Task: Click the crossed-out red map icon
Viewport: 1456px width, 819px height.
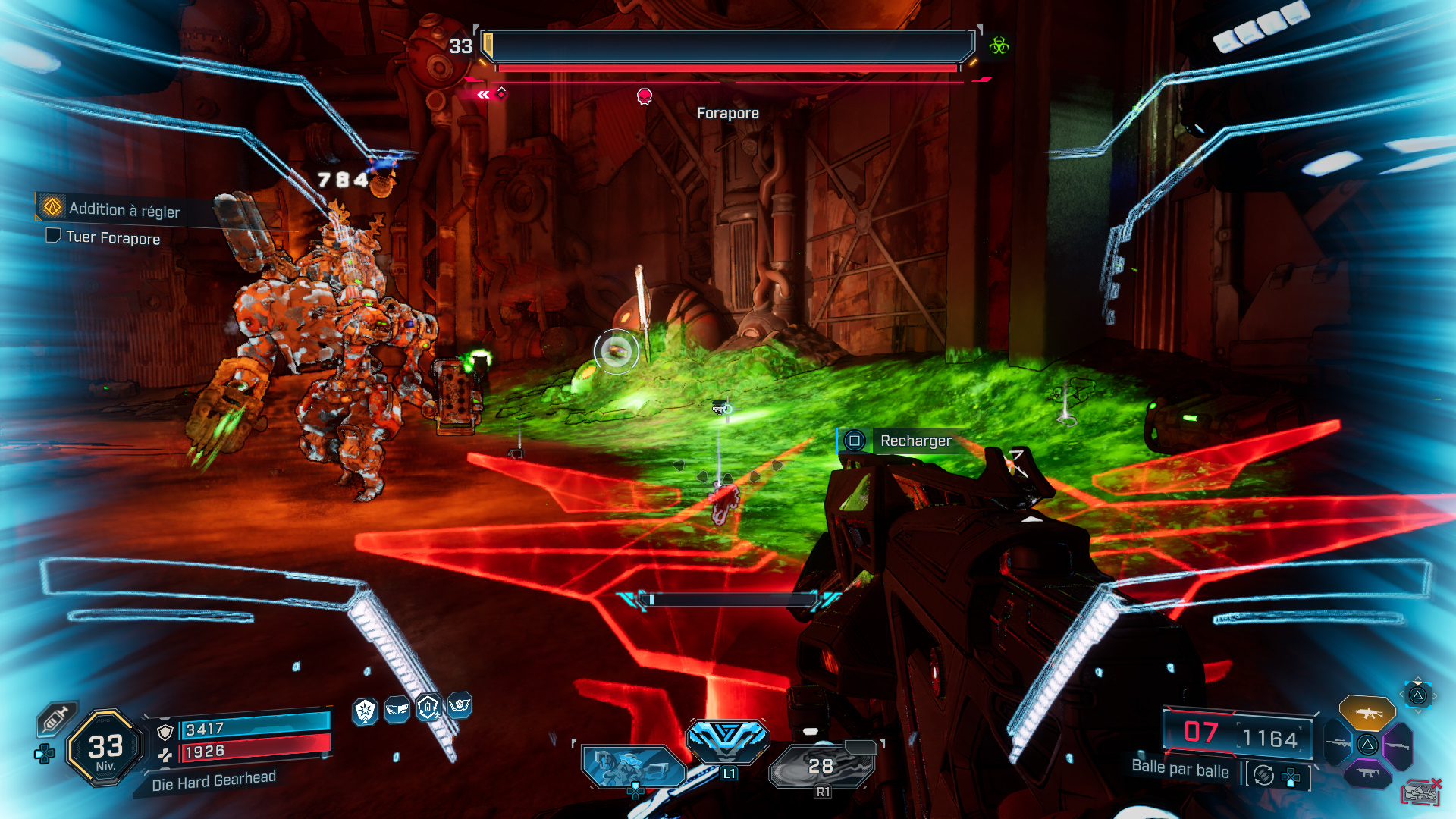Action: tap(1420, 792)
